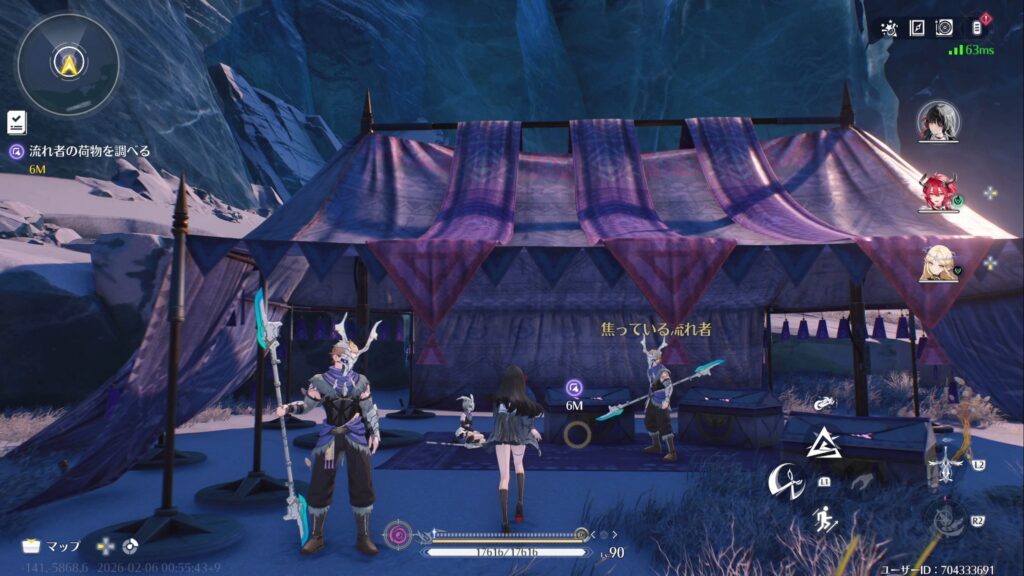Screen dimensions: 1024x576
Task: Switch to the blonde party character
Action: (x=938, y=262)
